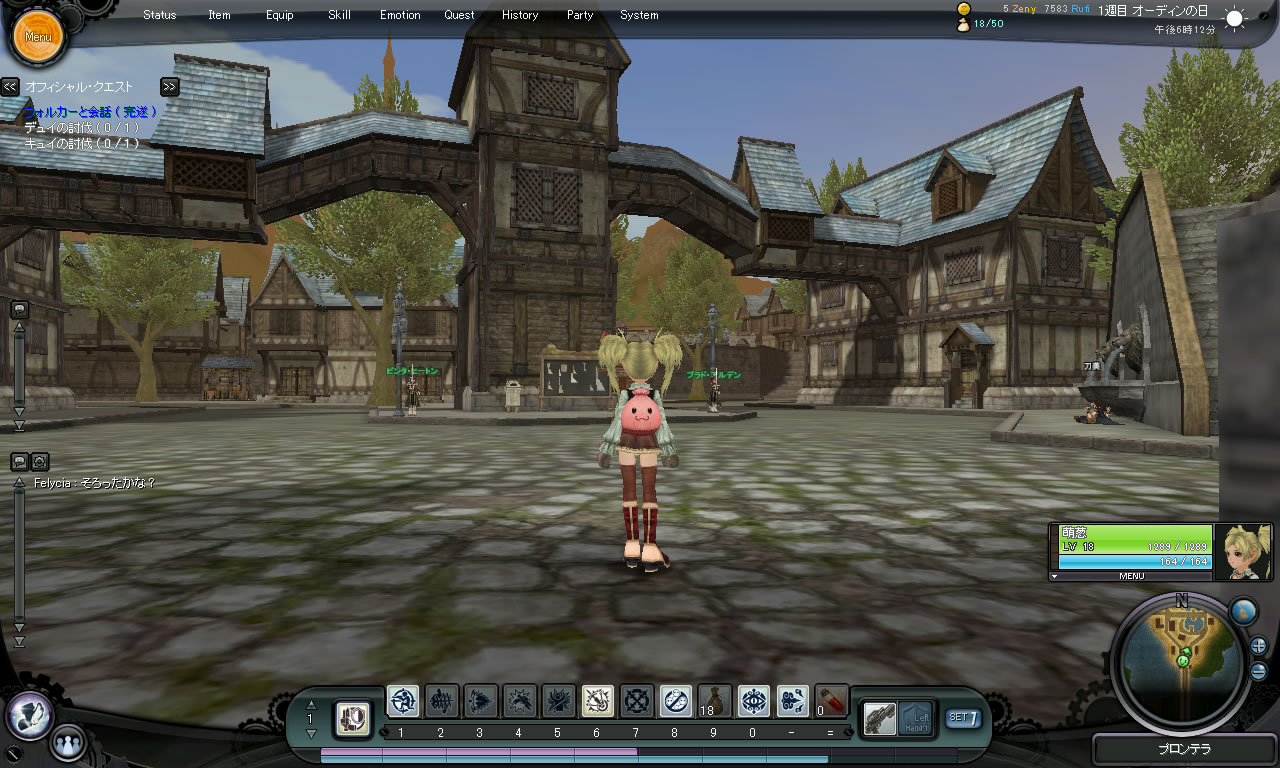Open the Status menu
This screenshot has width=1280, height=768.
click(159, 15)
